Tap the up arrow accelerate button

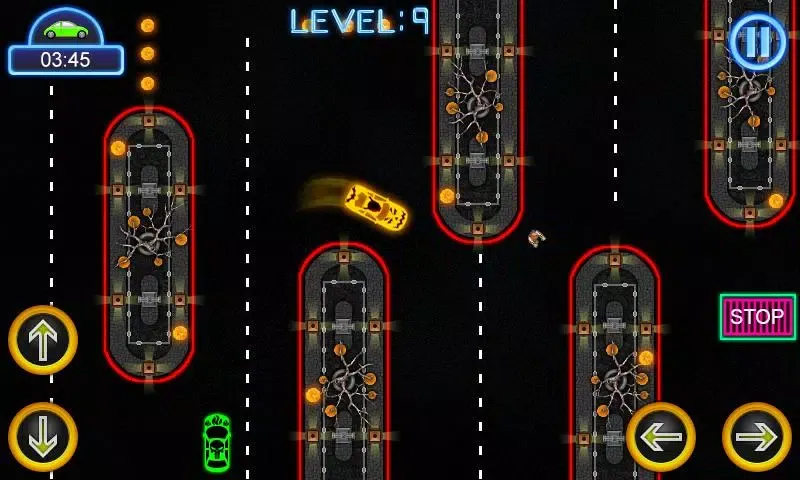[x=43, y=340]
